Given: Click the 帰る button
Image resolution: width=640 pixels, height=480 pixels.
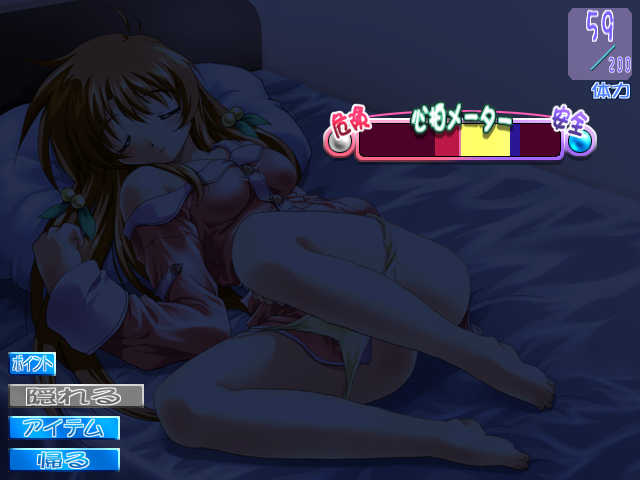Looking at the screenshot, I should (x=65, y=460).
